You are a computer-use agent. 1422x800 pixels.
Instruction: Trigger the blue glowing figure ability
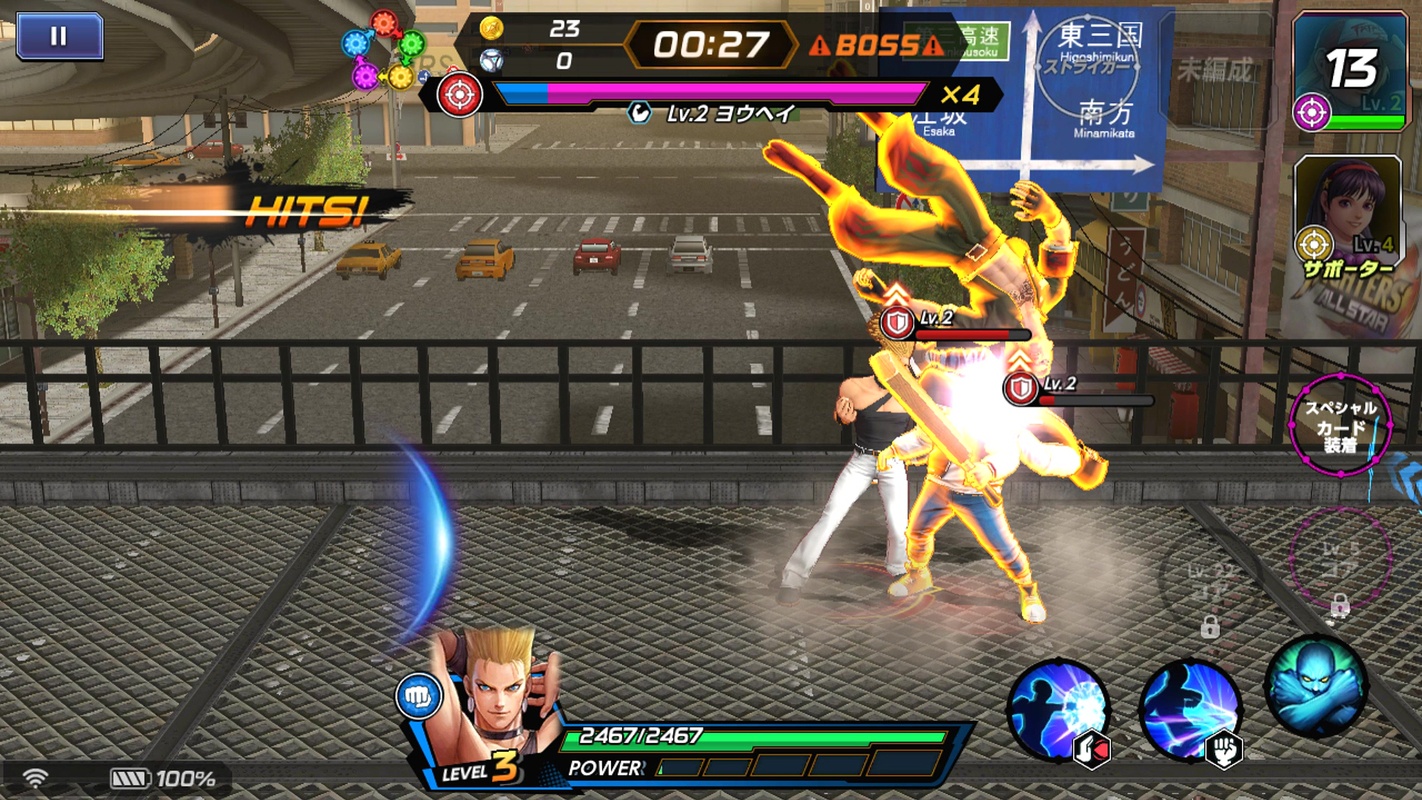click(1316, 687)
